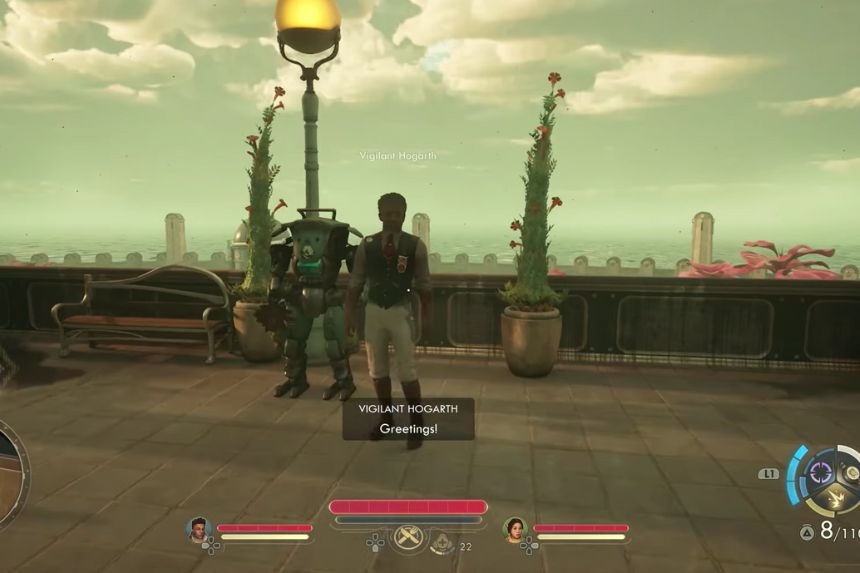This screenshot has height=573, width=860.
Task: Click the crossed fork and knife food icon
Action: (x=407, y=538)
